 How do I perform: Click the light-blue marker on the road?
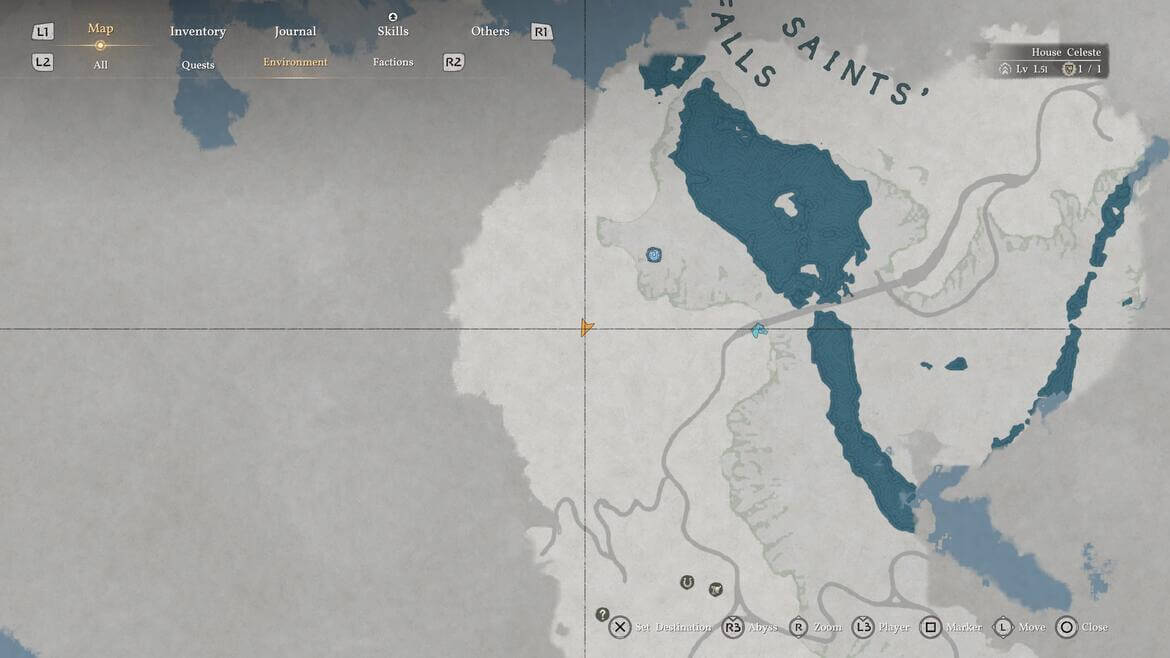pos(760,330)
